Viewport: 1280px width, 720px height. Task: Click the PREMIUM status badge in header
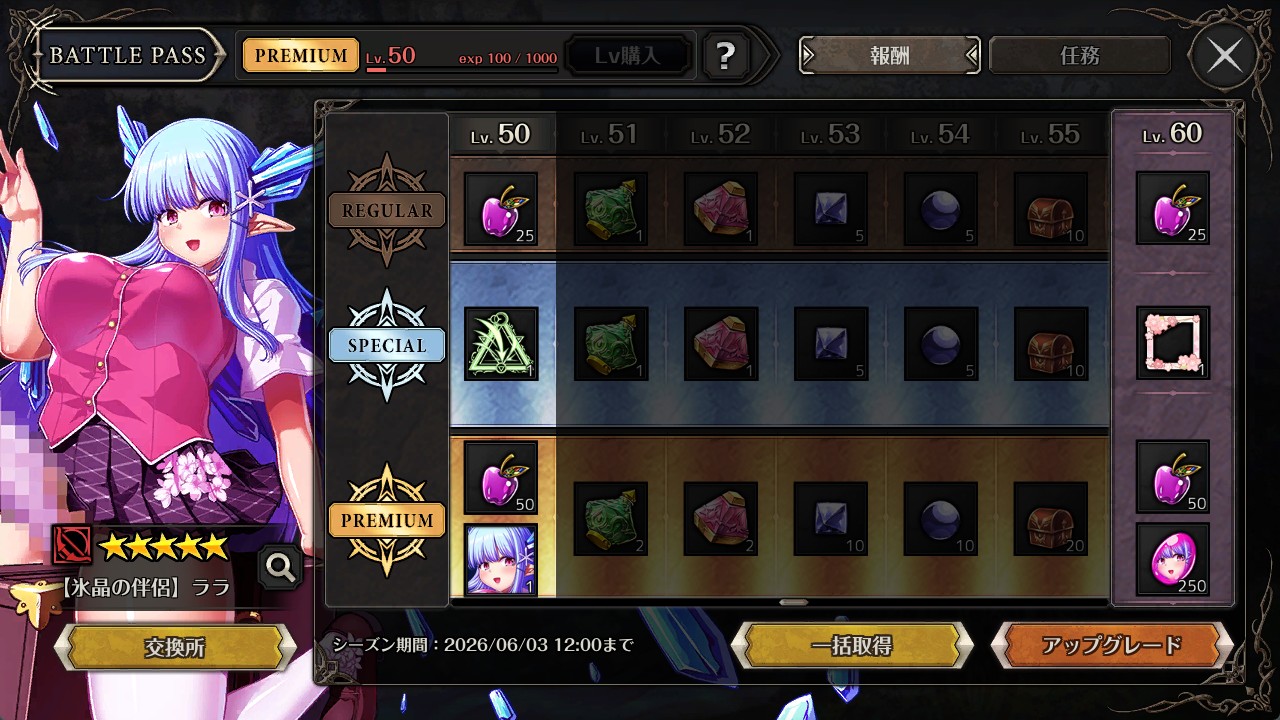(301, 56)
